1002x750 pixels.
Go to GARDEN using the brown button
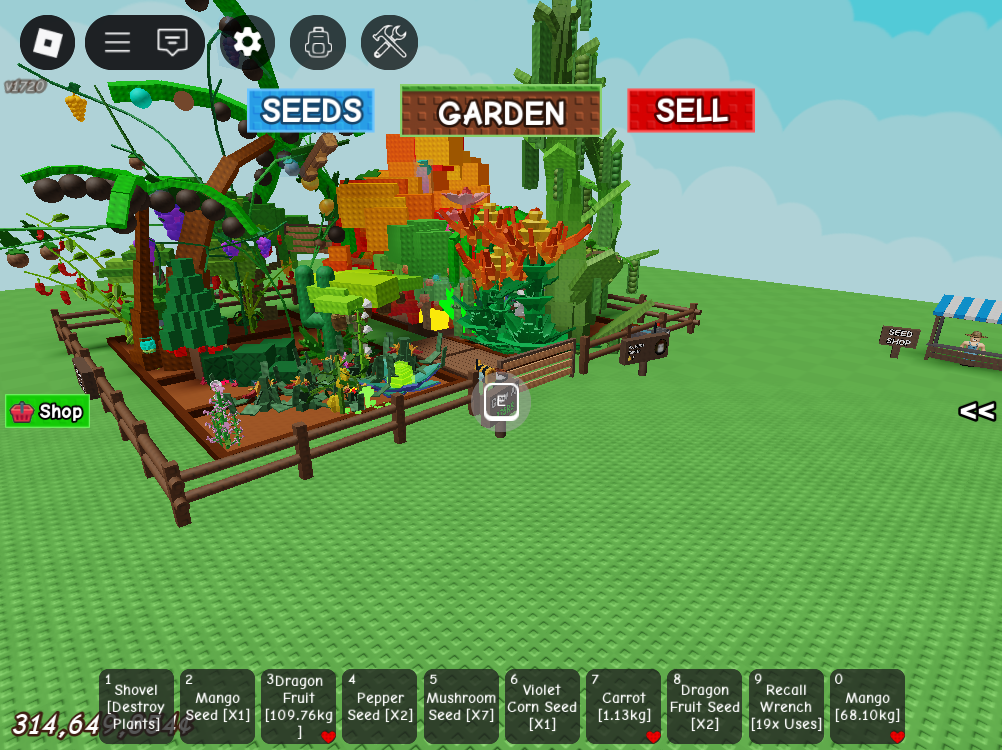[501, 111]
